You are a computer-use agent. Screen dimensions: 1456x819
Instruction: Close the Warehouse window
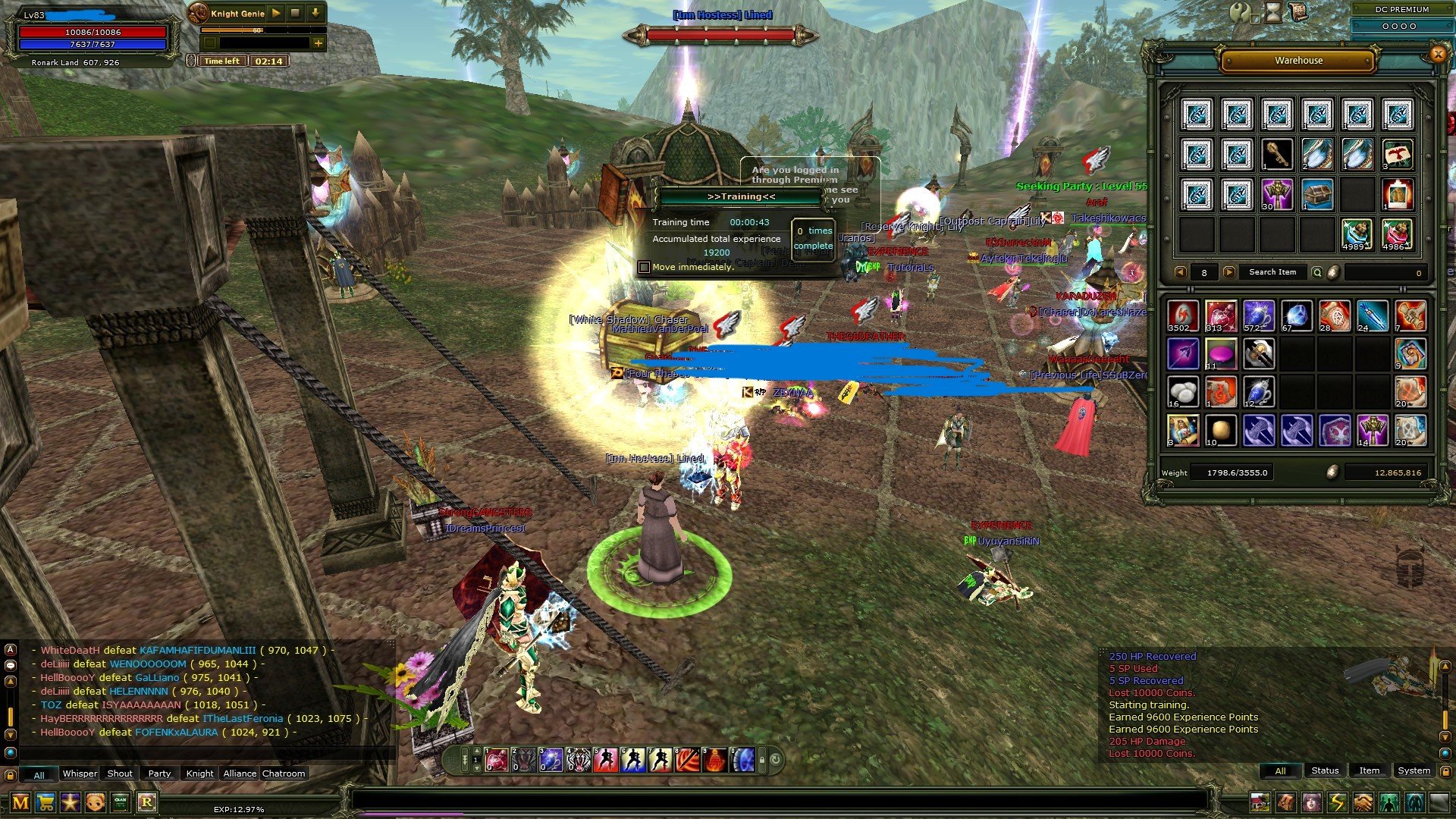click(x=1437, y=54)
